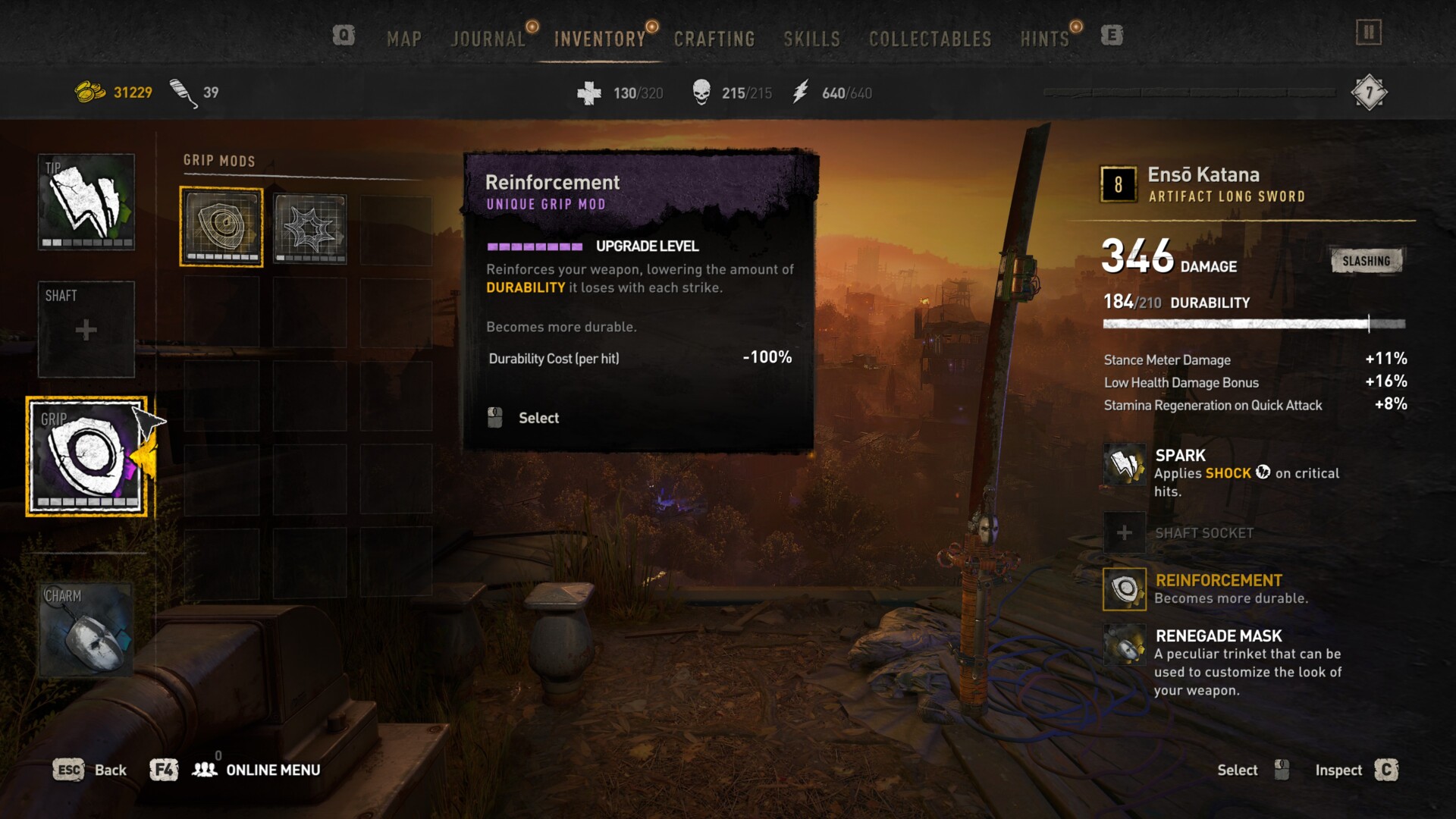Select the Shaft Socket entry on katana
Screen dimensions: 1456x819
1203,533
